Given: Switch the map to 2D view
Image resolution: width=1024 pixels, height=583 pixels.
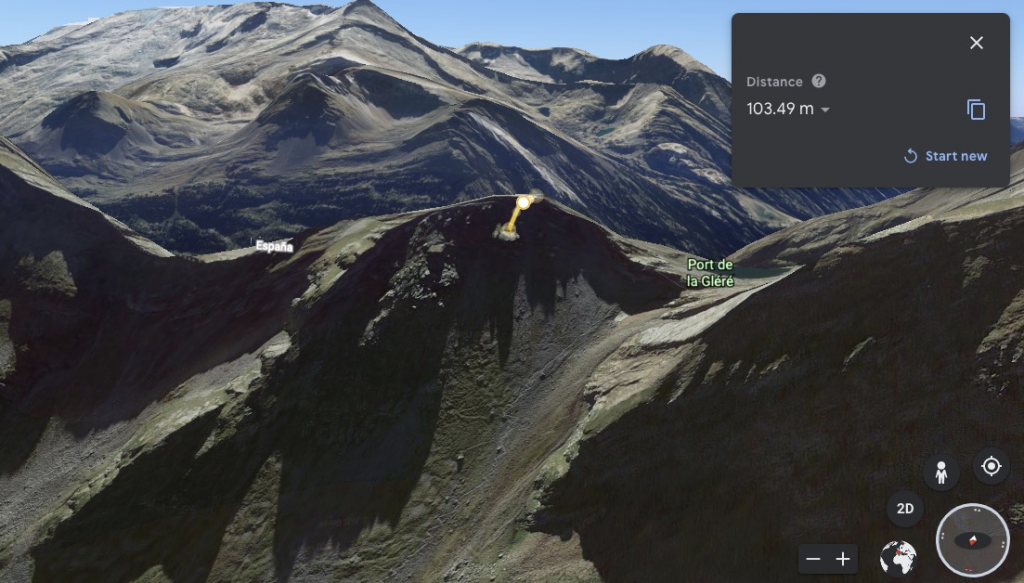Looking at the screenshot, I should point(905,508).
